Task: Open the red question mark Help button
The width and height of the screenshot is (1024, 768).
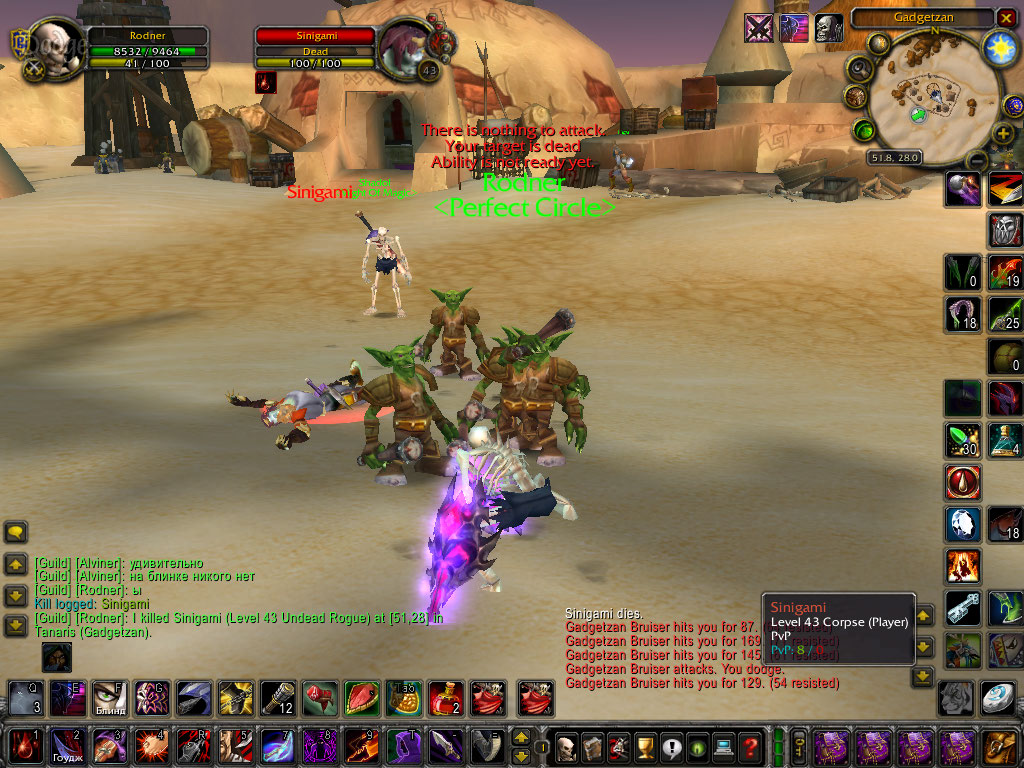Action: 750,746
